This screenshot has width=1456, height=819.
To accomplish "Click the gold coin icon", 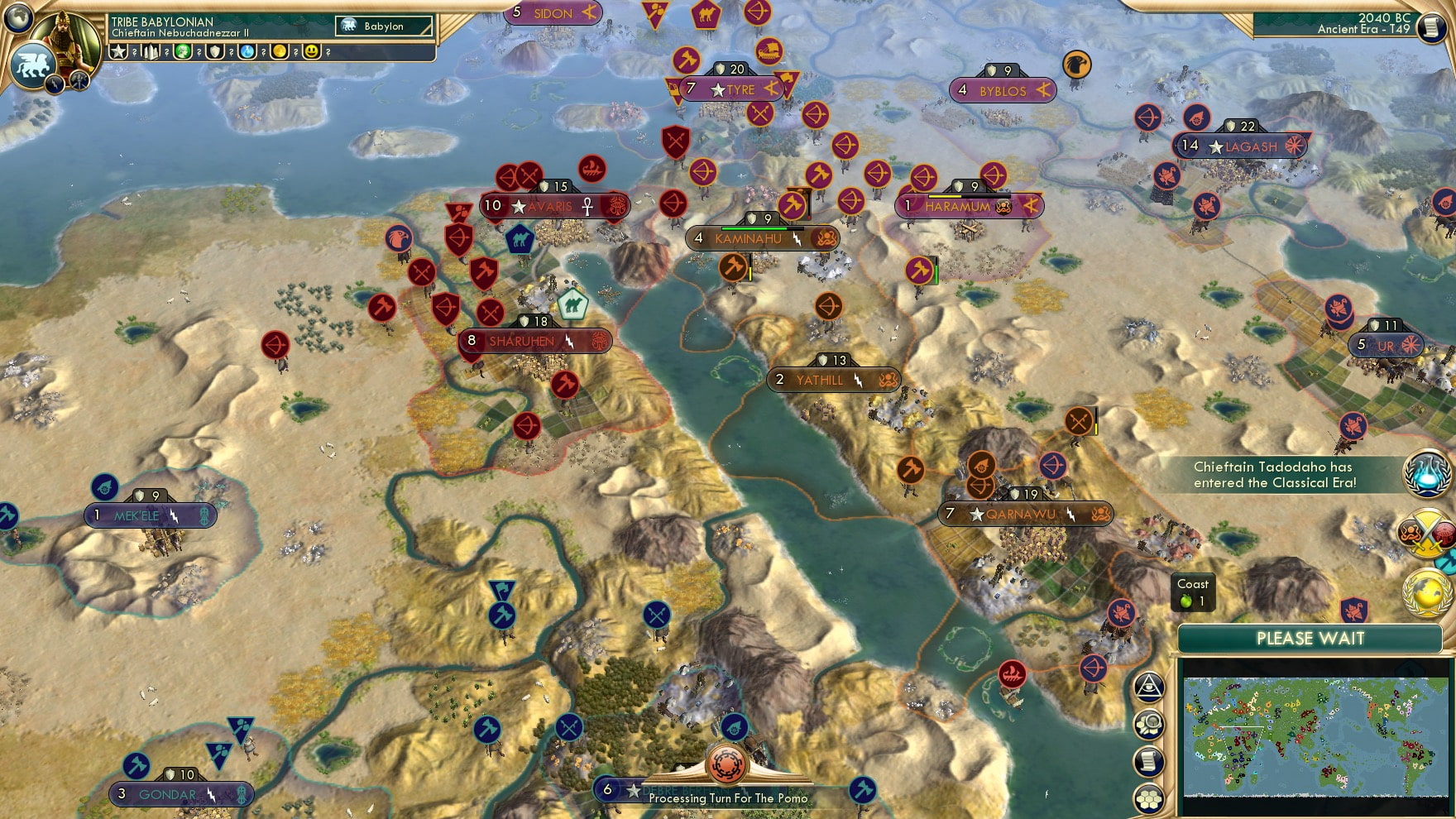I will coord(280,52).
